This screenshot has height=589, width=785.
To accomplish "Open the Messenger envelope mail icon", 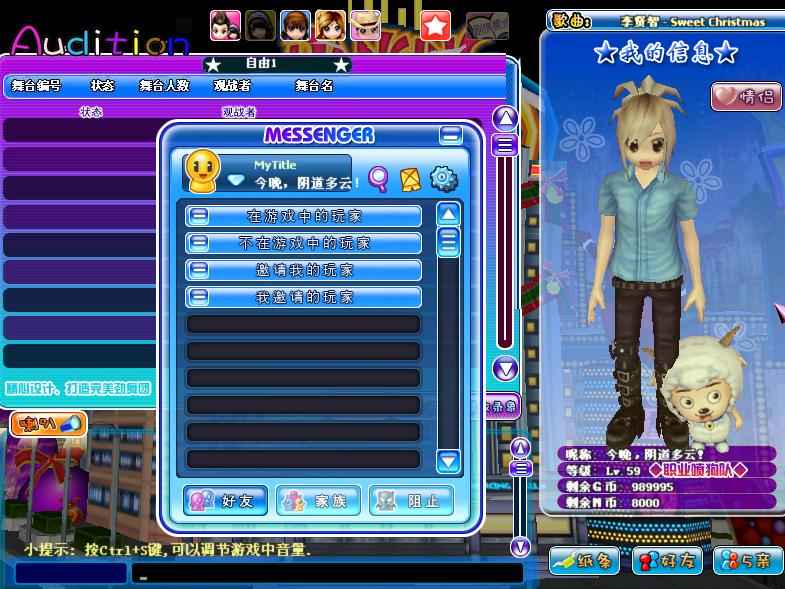I will point(409,179).
